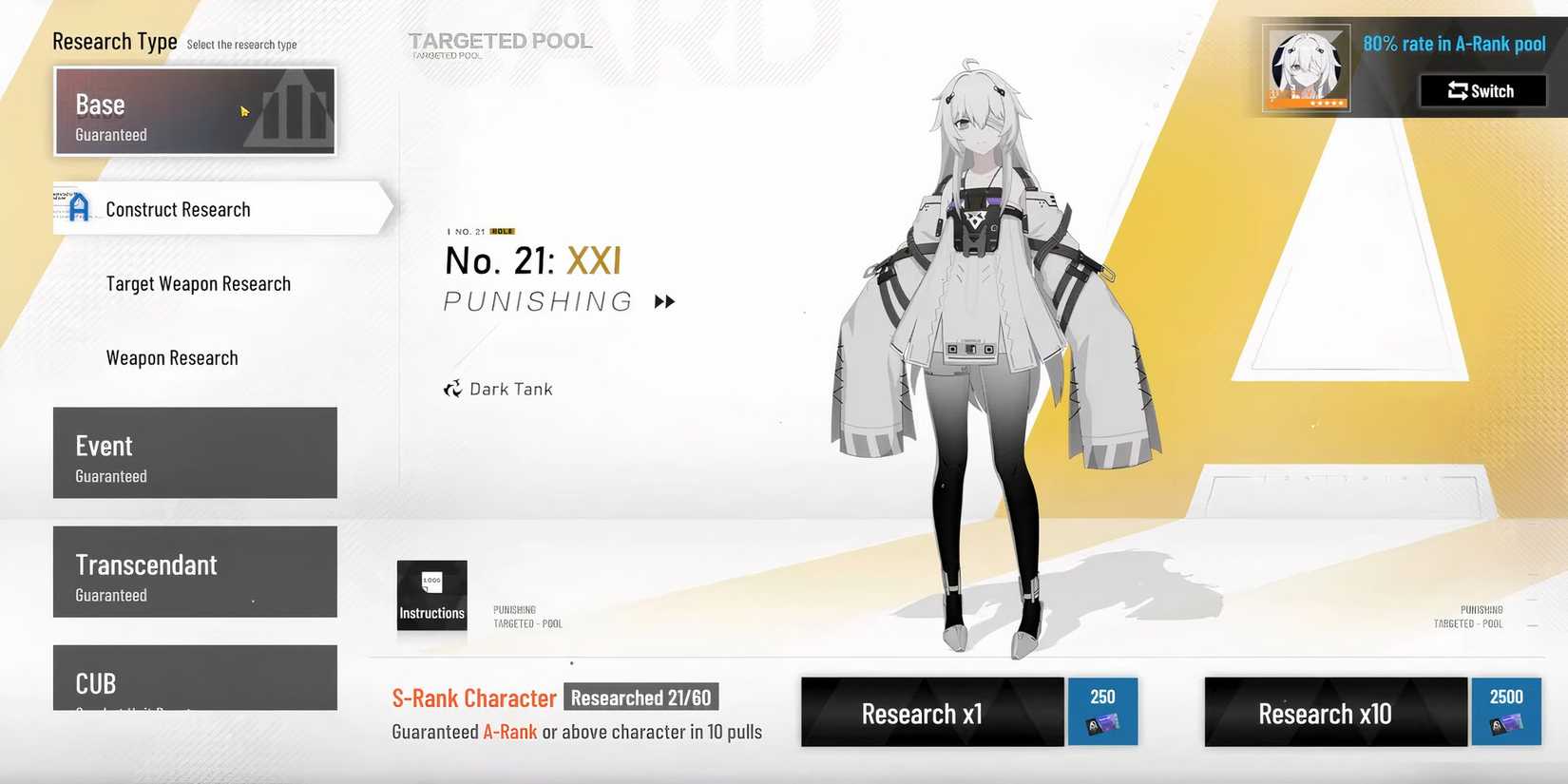Switch to the Event Guaranteed pool
The height and width of the screenshot is (784, 1568).
[x=195, y=452]
